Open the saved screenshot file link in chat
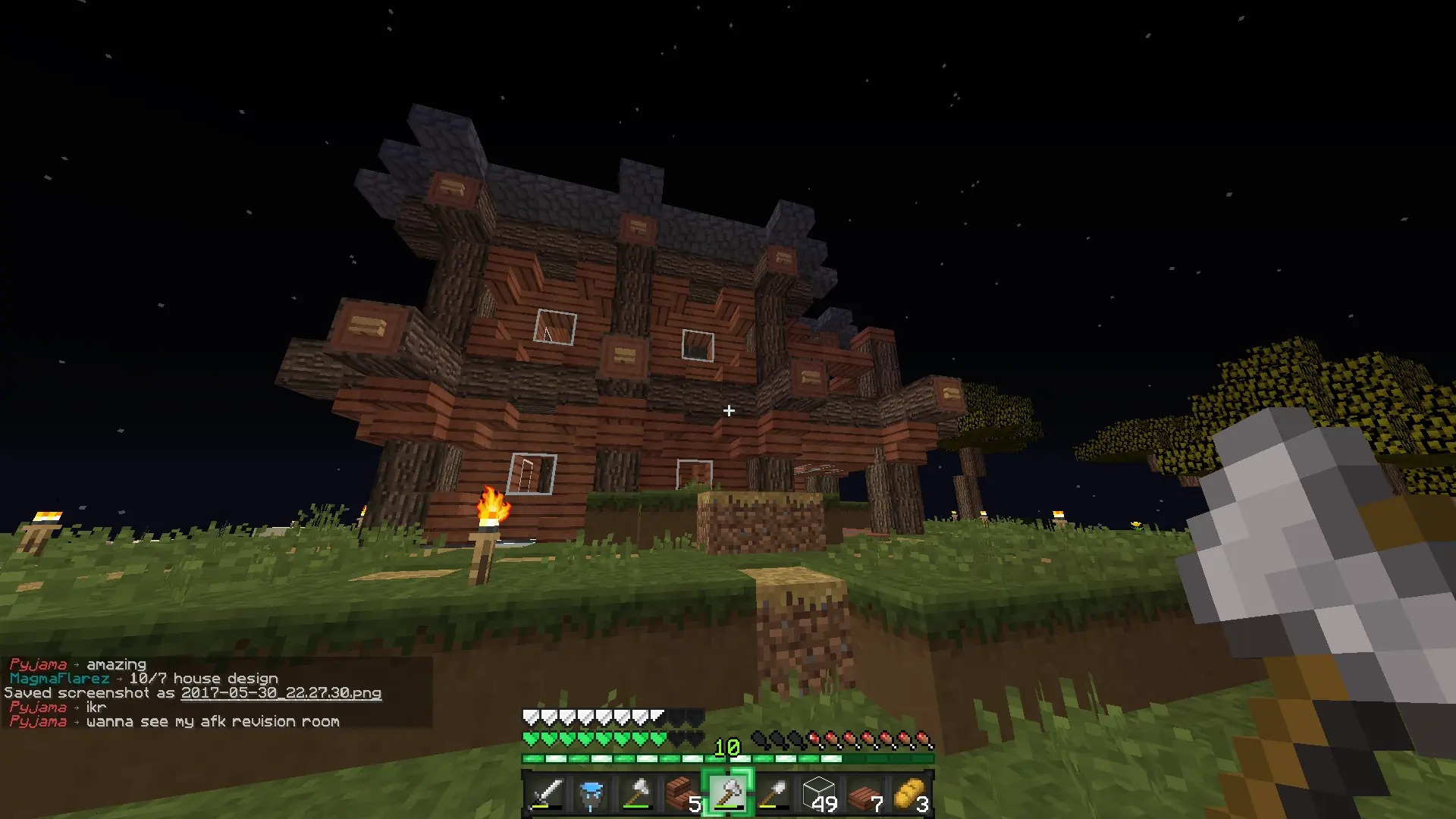Screen dimensions: 1456x819 point(281,693)
